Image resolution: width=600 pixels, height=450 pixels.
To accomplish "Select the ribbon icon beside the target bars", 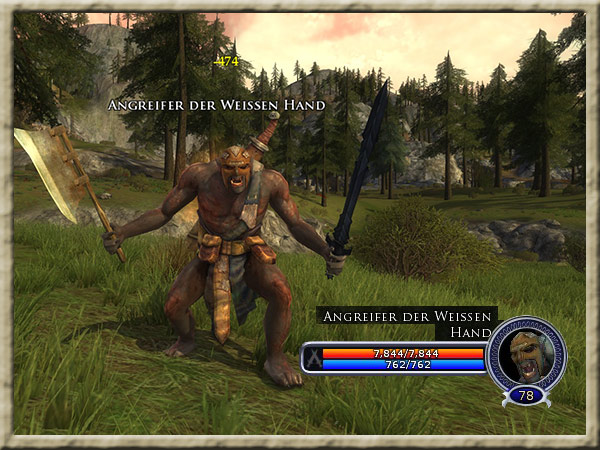I will 313,358.
